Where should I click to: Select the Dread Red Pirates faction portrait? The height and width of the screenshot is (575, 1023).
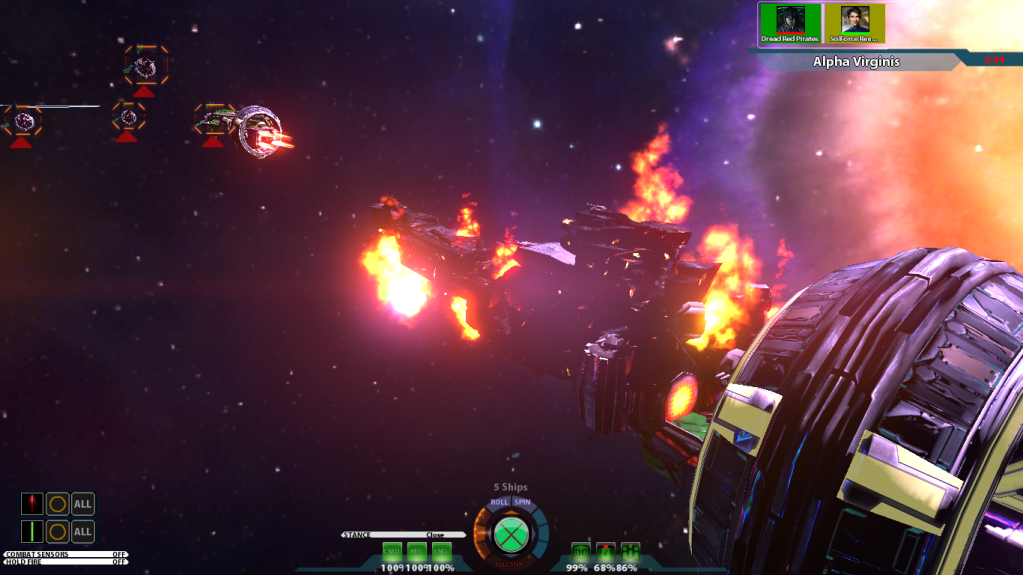point(790,23)
